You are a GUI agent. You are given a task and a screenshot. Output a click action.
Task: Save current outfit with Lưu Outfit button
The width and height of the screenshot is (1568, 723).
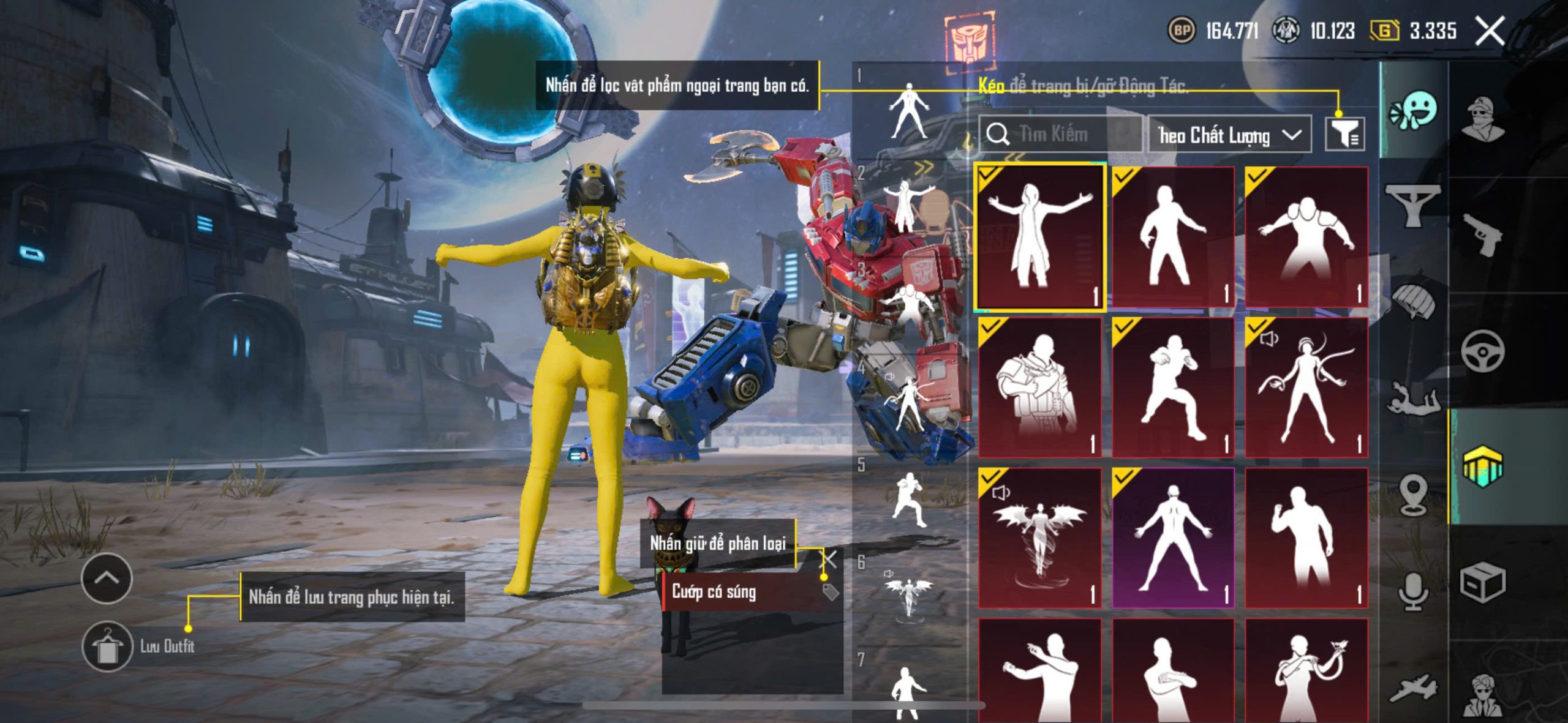108,646
